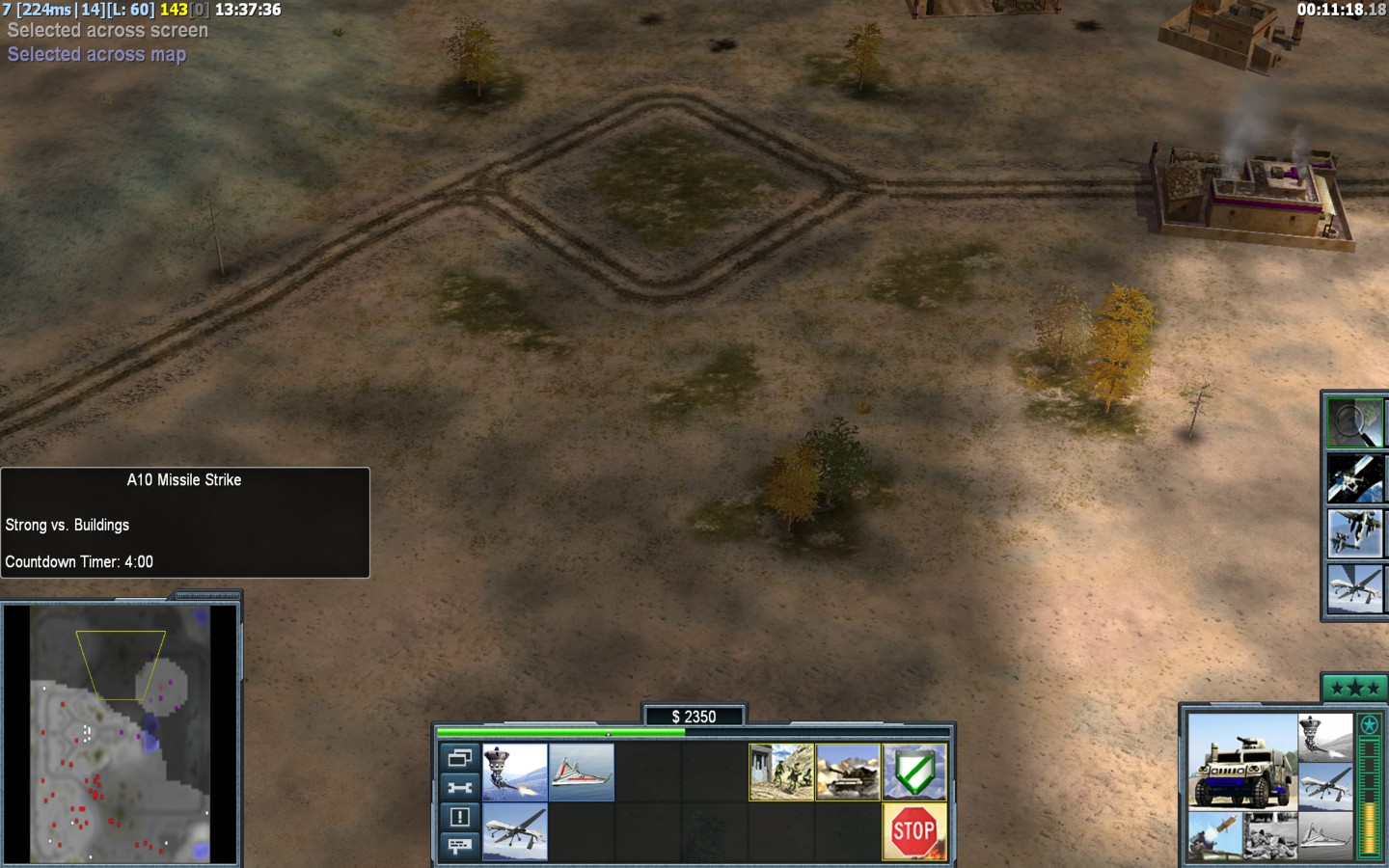The image size is (1389, 868).
Task: Click the Humvee unit portrait
Action: pyautogui.click(x=1241, y=762)
